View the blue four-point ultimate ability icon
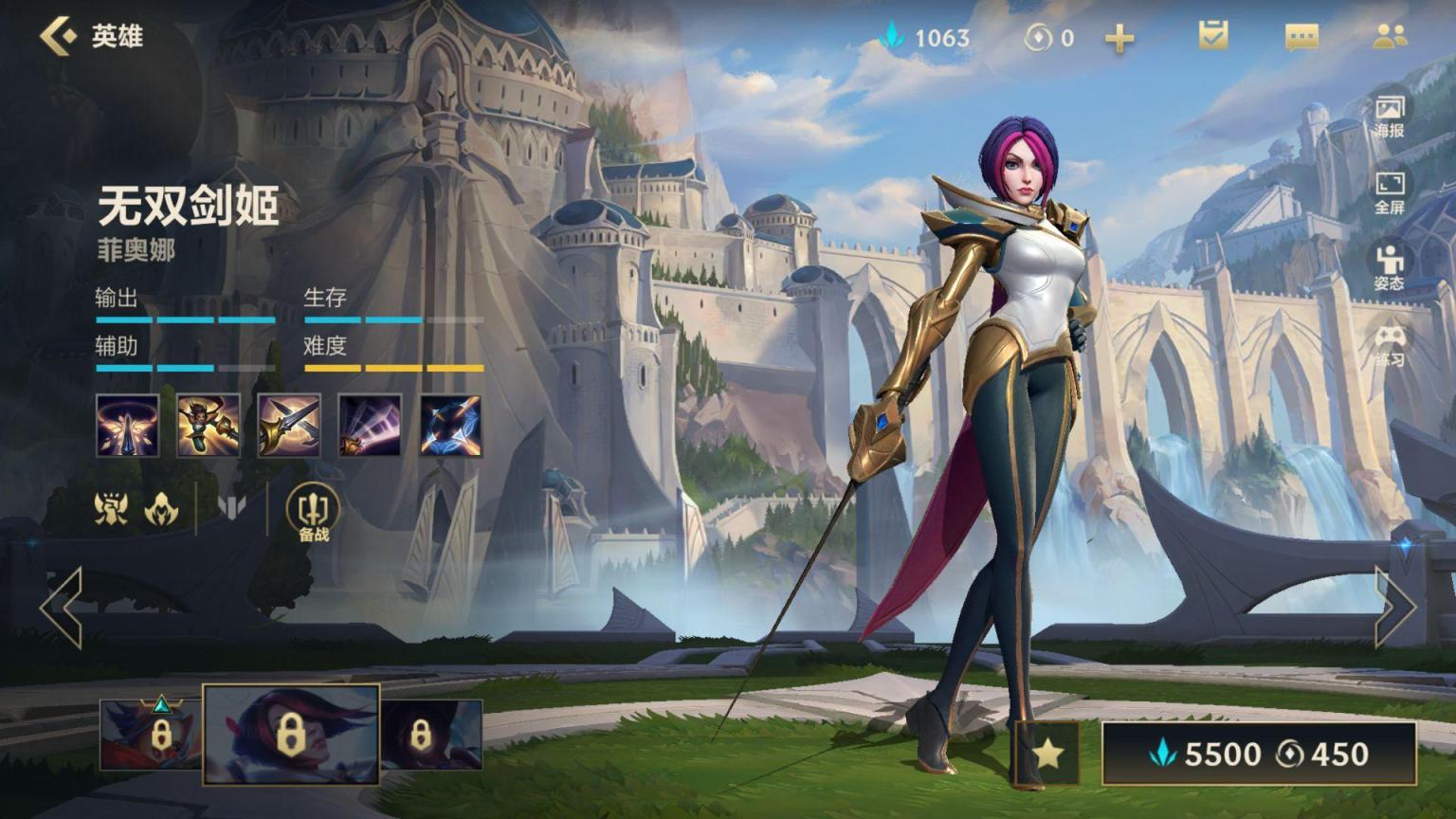The height and width of the screenshot is (819, 1456). pyautogui.click(x=450, y=426)
